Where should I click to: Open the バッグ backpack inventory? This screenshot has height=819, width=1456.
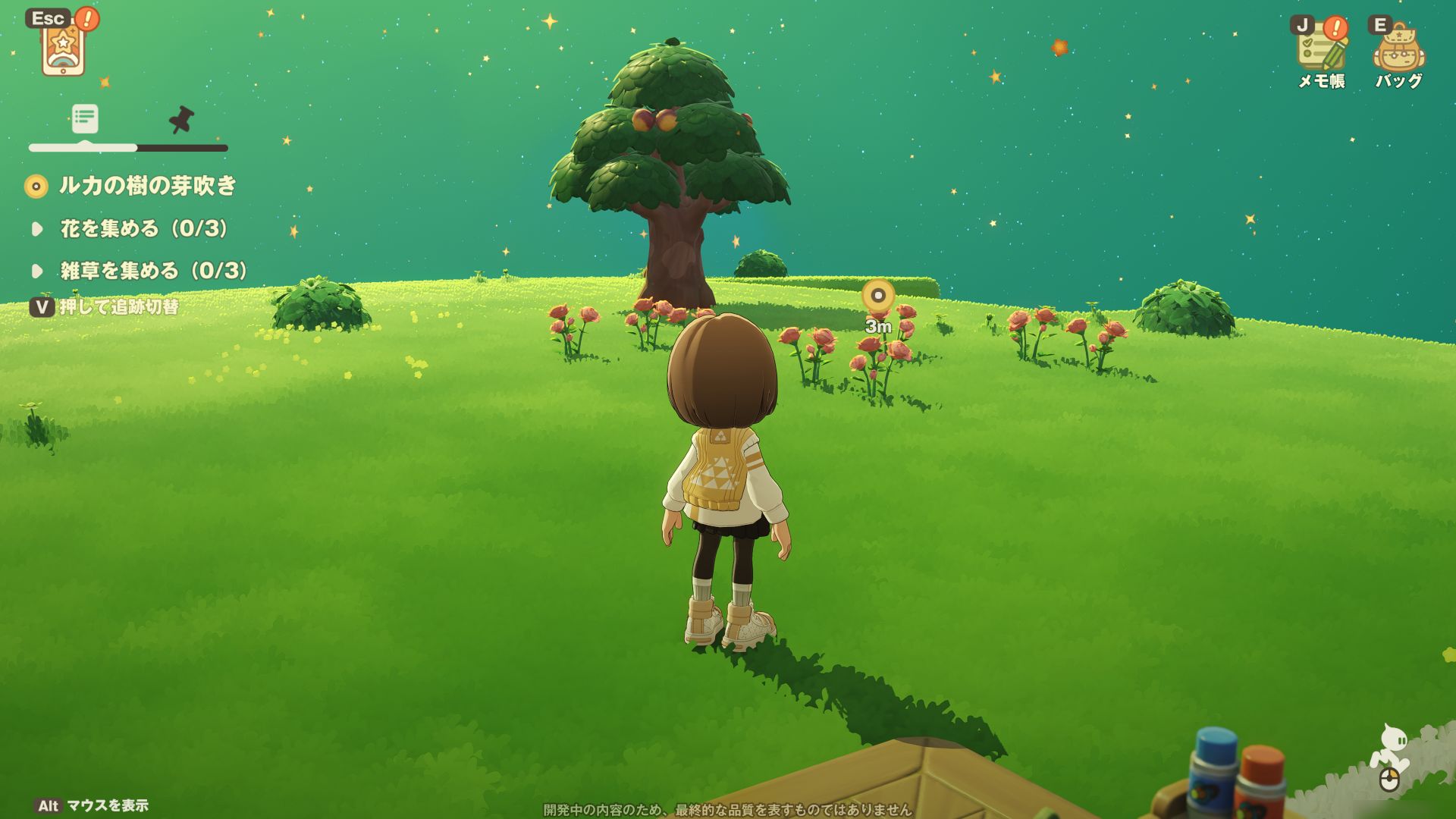[1398, 50]
